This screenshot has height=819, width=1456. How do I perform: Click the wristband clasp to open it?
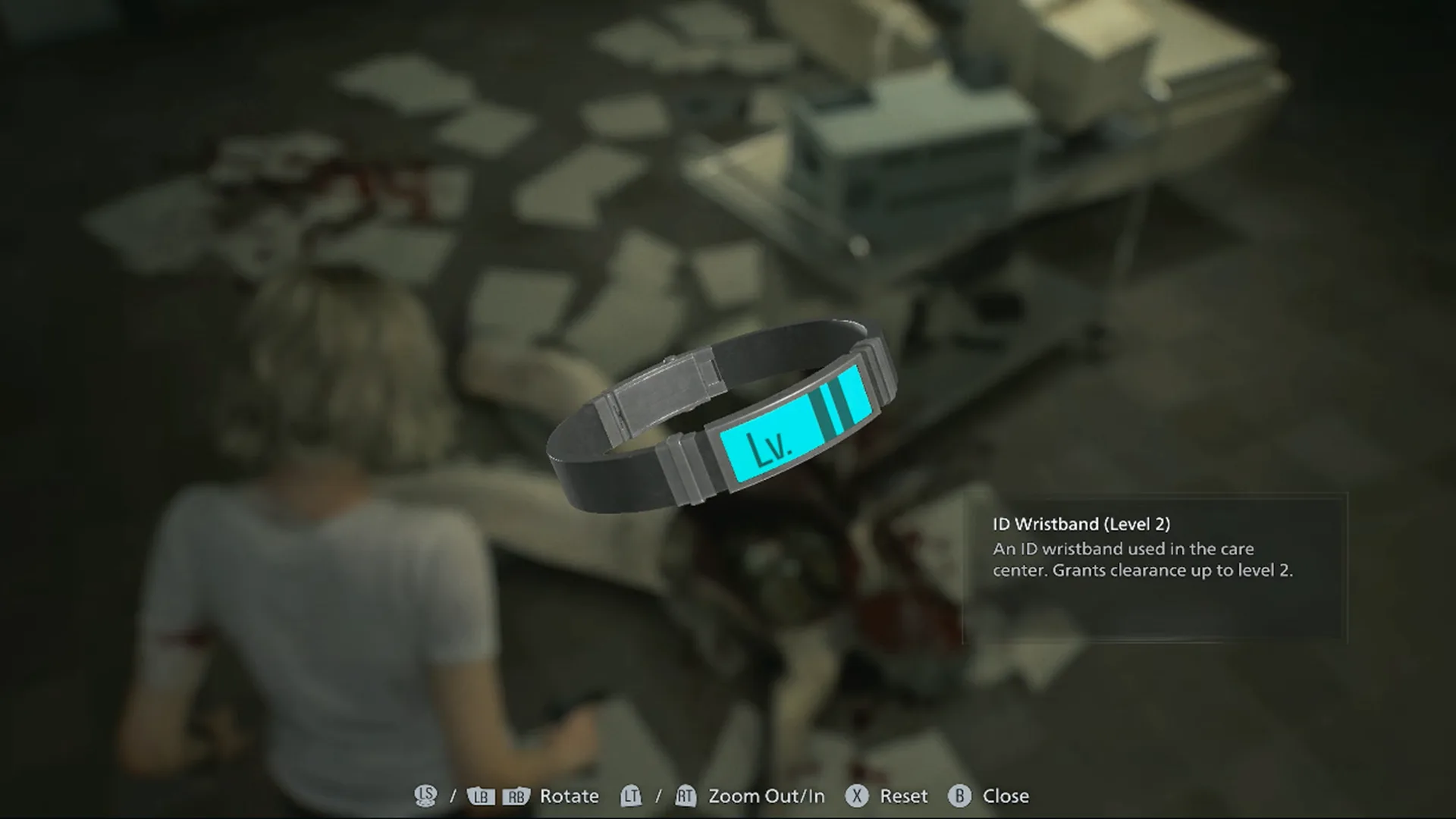click(x=664, y=387)
